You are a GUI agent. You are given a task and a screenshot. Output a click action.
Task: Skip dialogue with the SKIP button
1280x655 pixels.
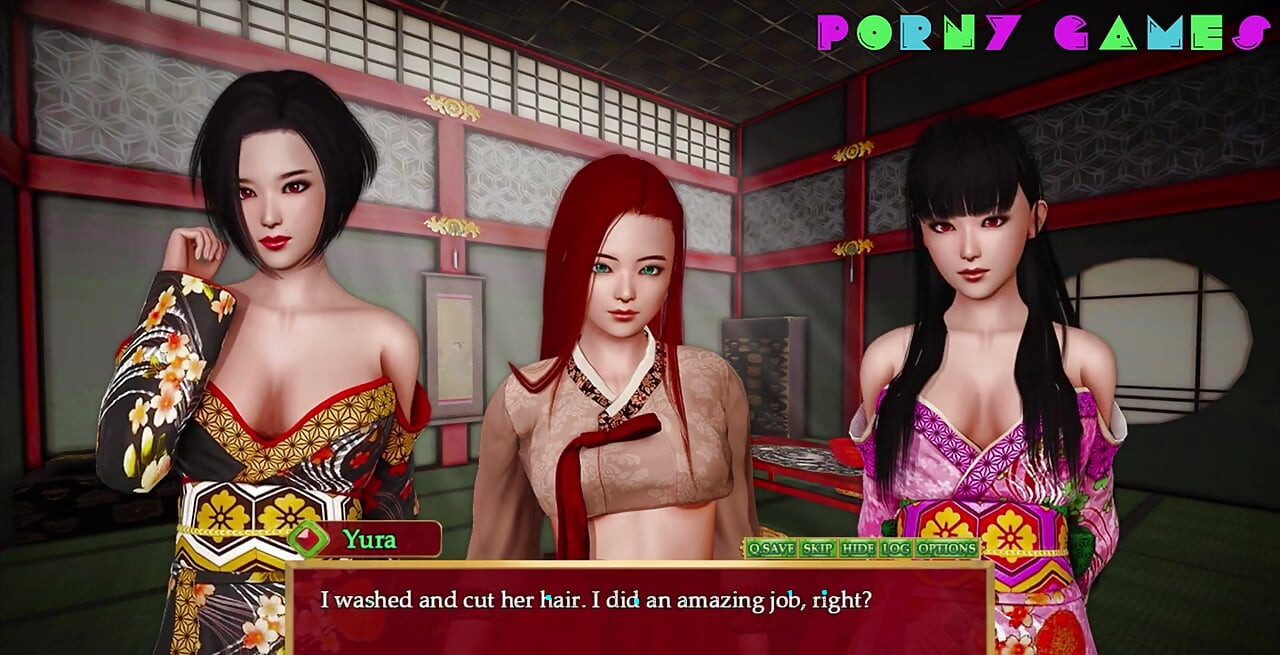pos(818,548)
